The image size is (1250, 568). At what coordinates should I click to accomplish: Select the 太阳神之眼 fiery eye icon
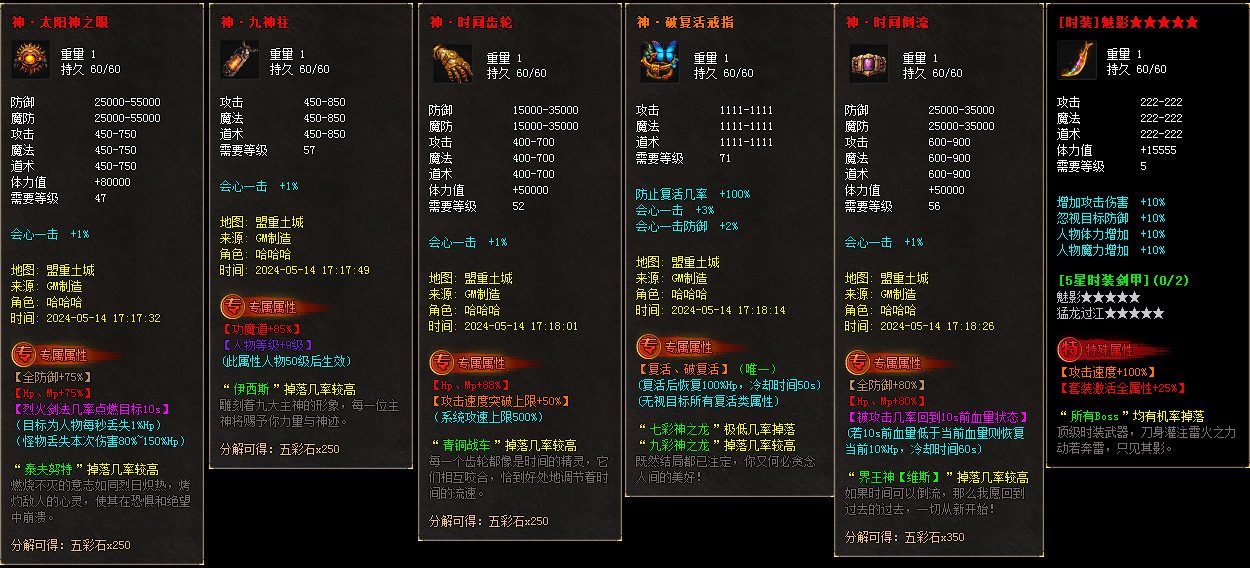pyautogui.click(x=31, y=60)
